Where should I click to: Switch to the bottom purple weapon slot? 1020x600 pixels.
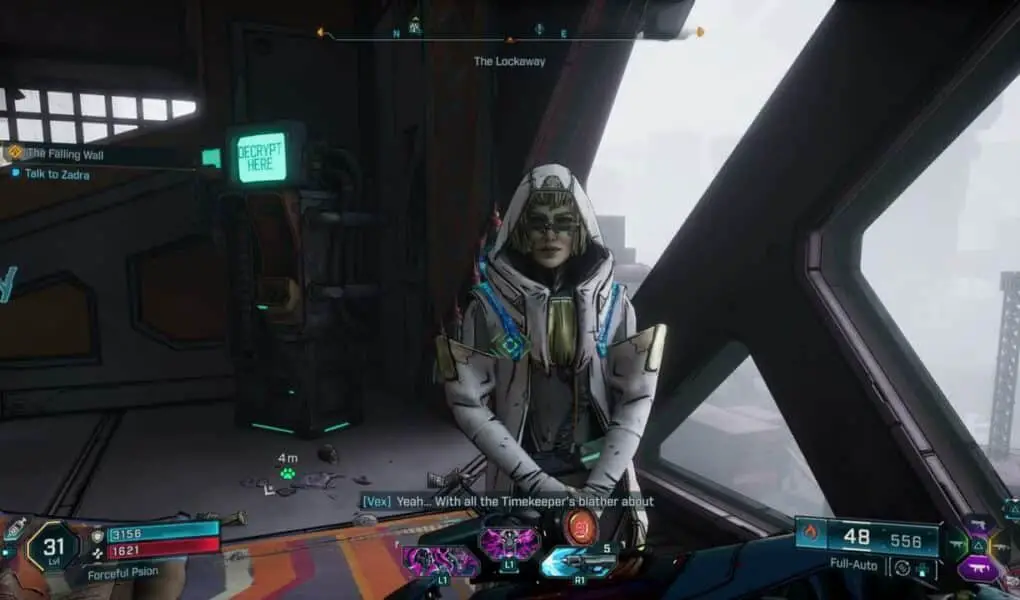click(x=977, y=568)
